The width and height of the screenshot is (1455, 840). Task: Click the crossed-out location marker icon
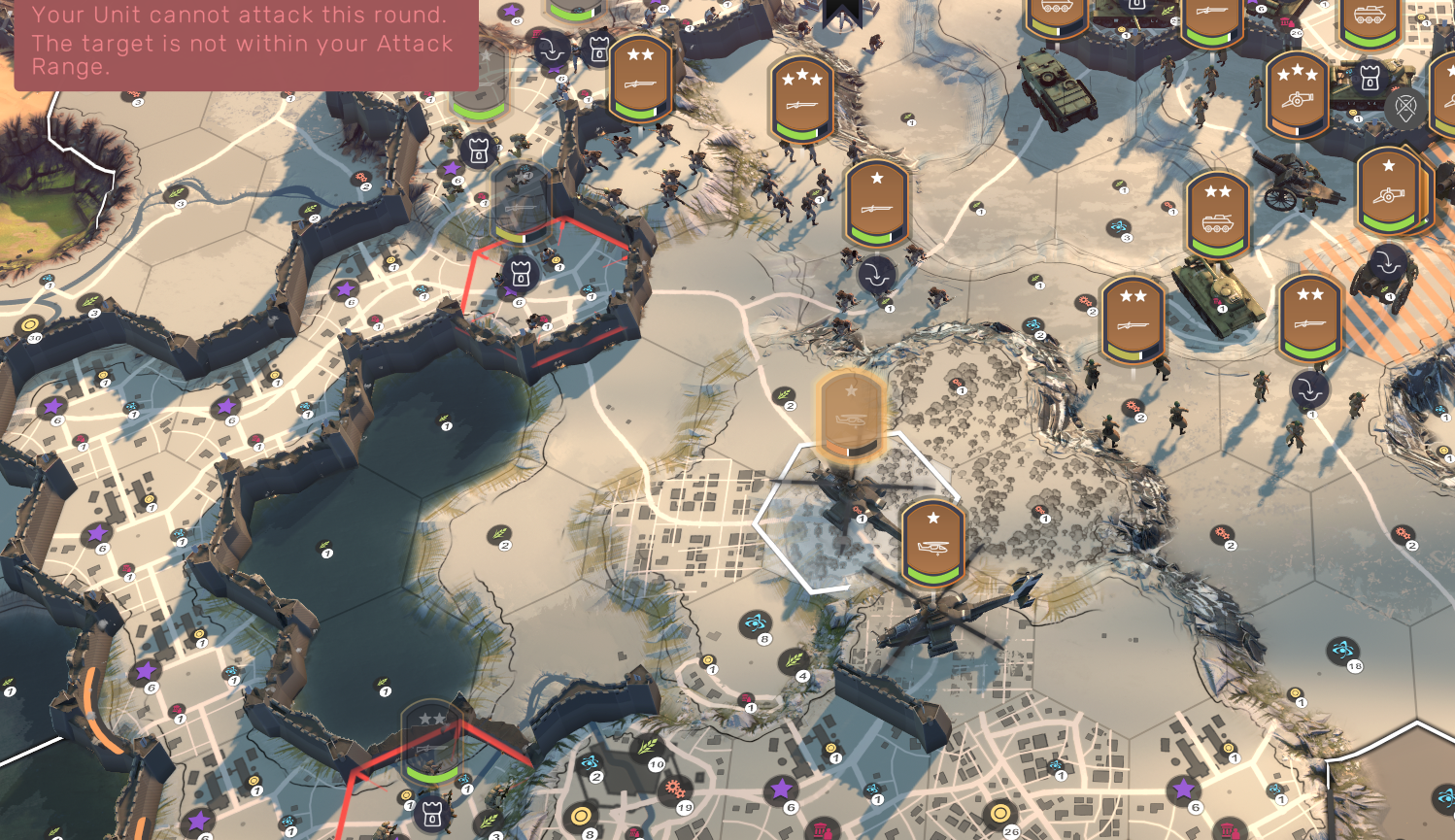pyautogui.click(x=1404, y=108)
